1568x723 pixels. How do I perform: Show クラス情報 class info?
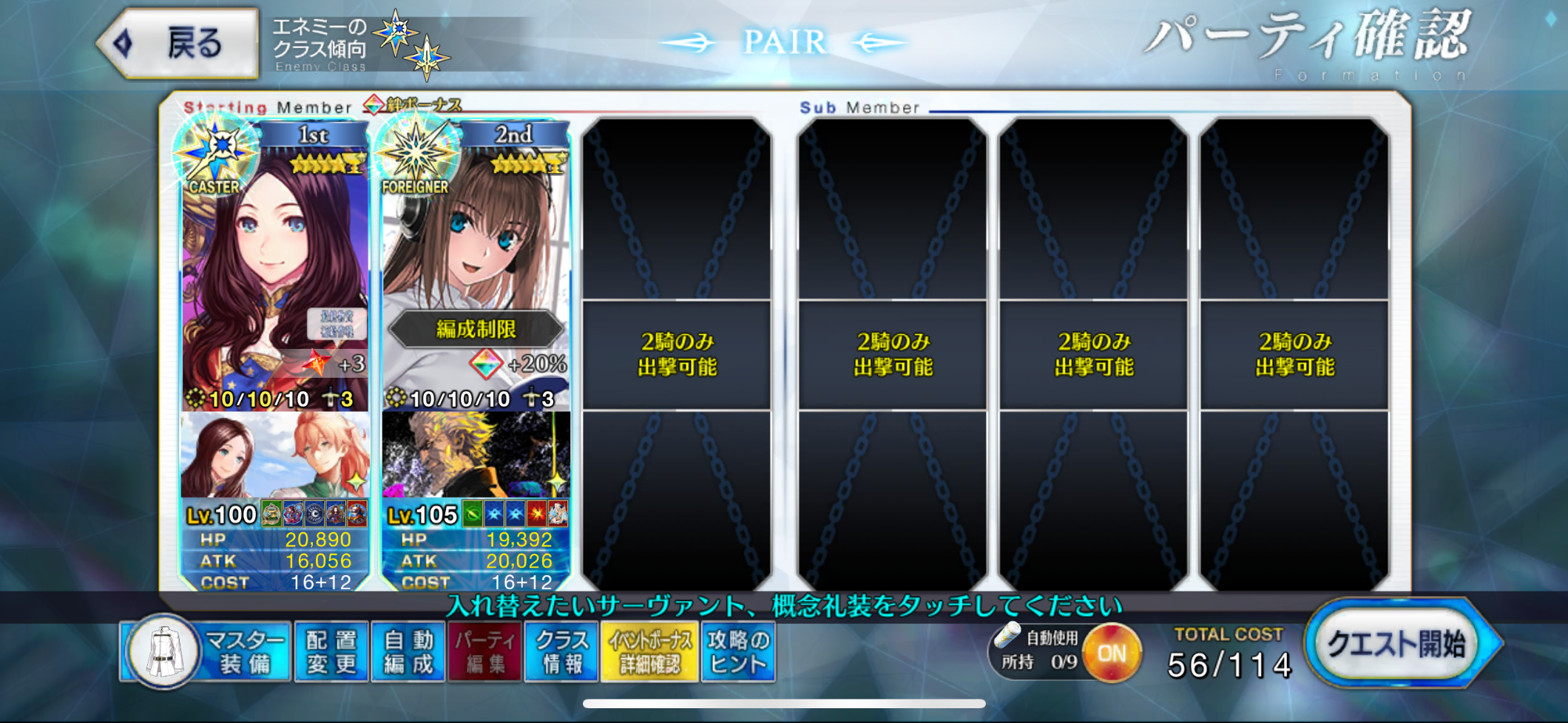pyautogui.click(x=561, y=652)
